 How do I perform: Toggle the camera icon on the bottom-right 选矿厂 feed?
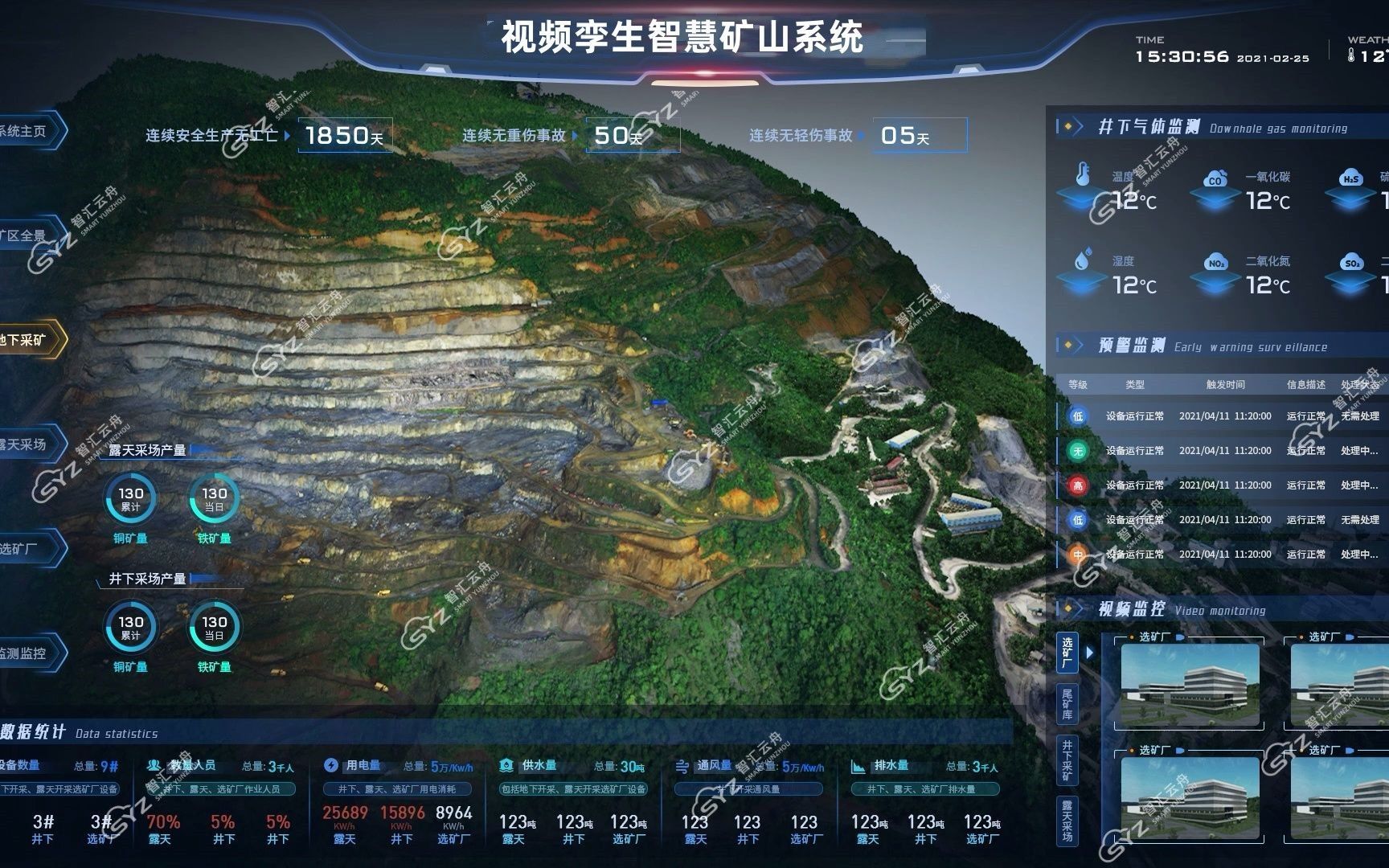tap(1350, 751)
